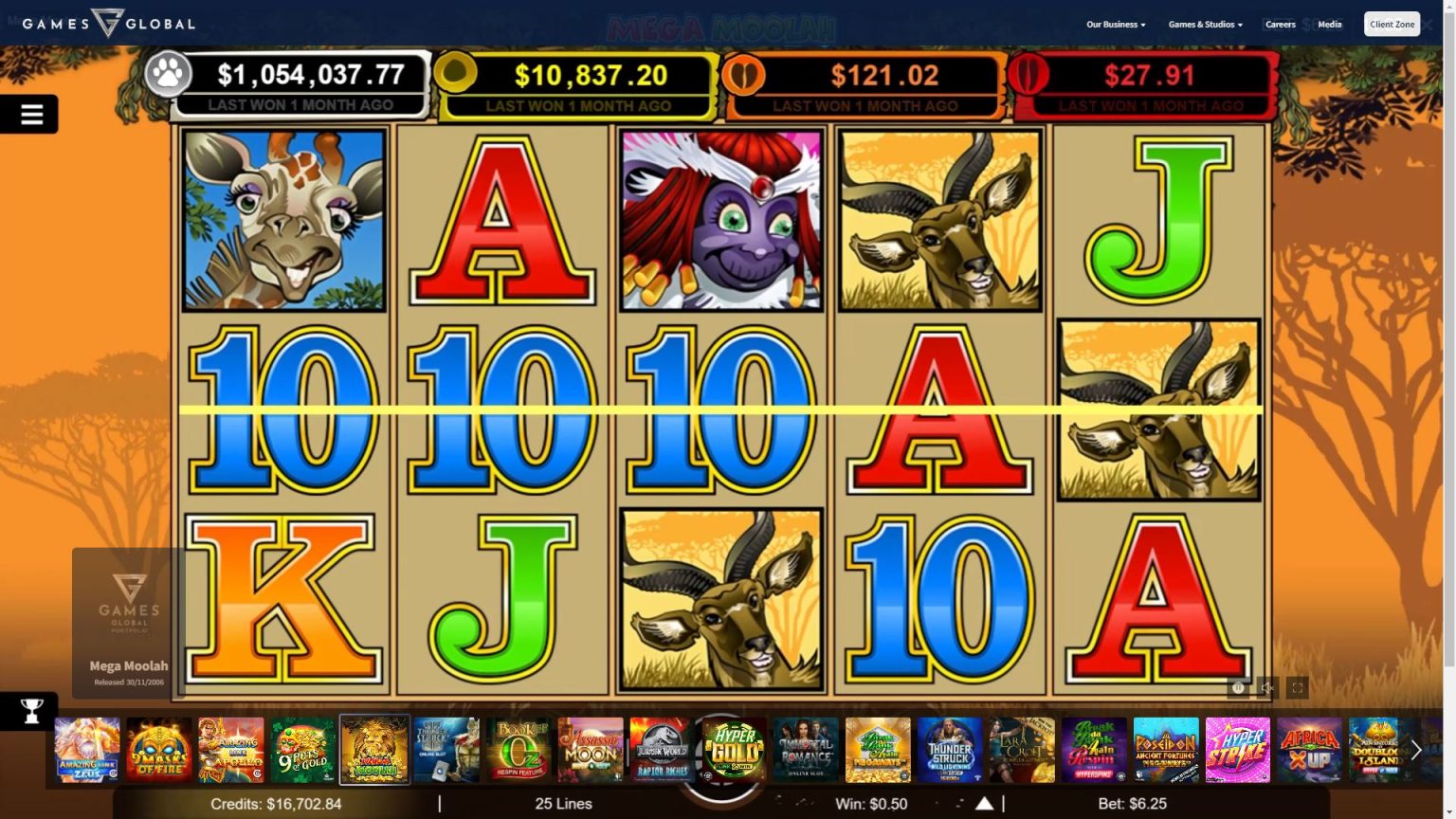
Task: Select the Amazing Link Zeus thumbnail
Action: click(87, 750)
